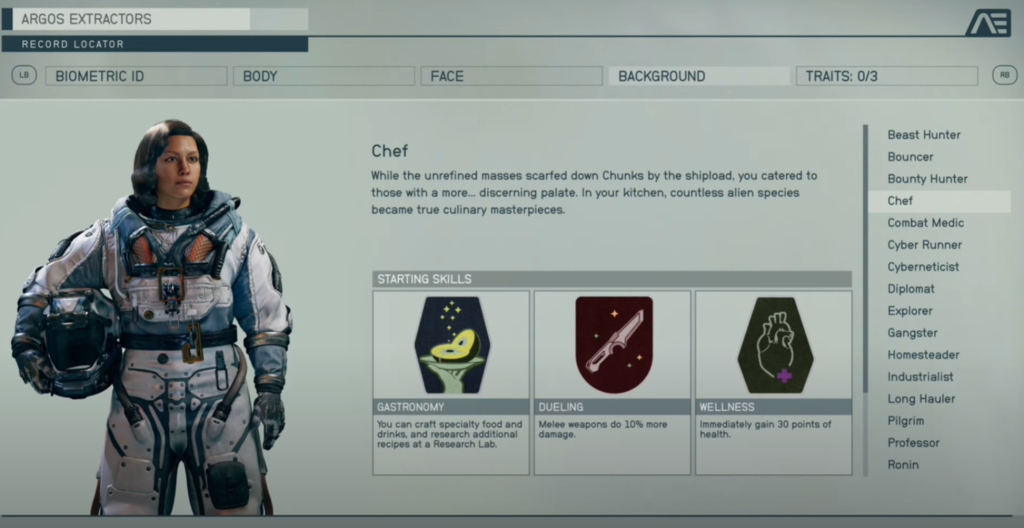Screen dimensions: 1024x528
Task: Pick the Gangster background
Action: pos(913,333)
